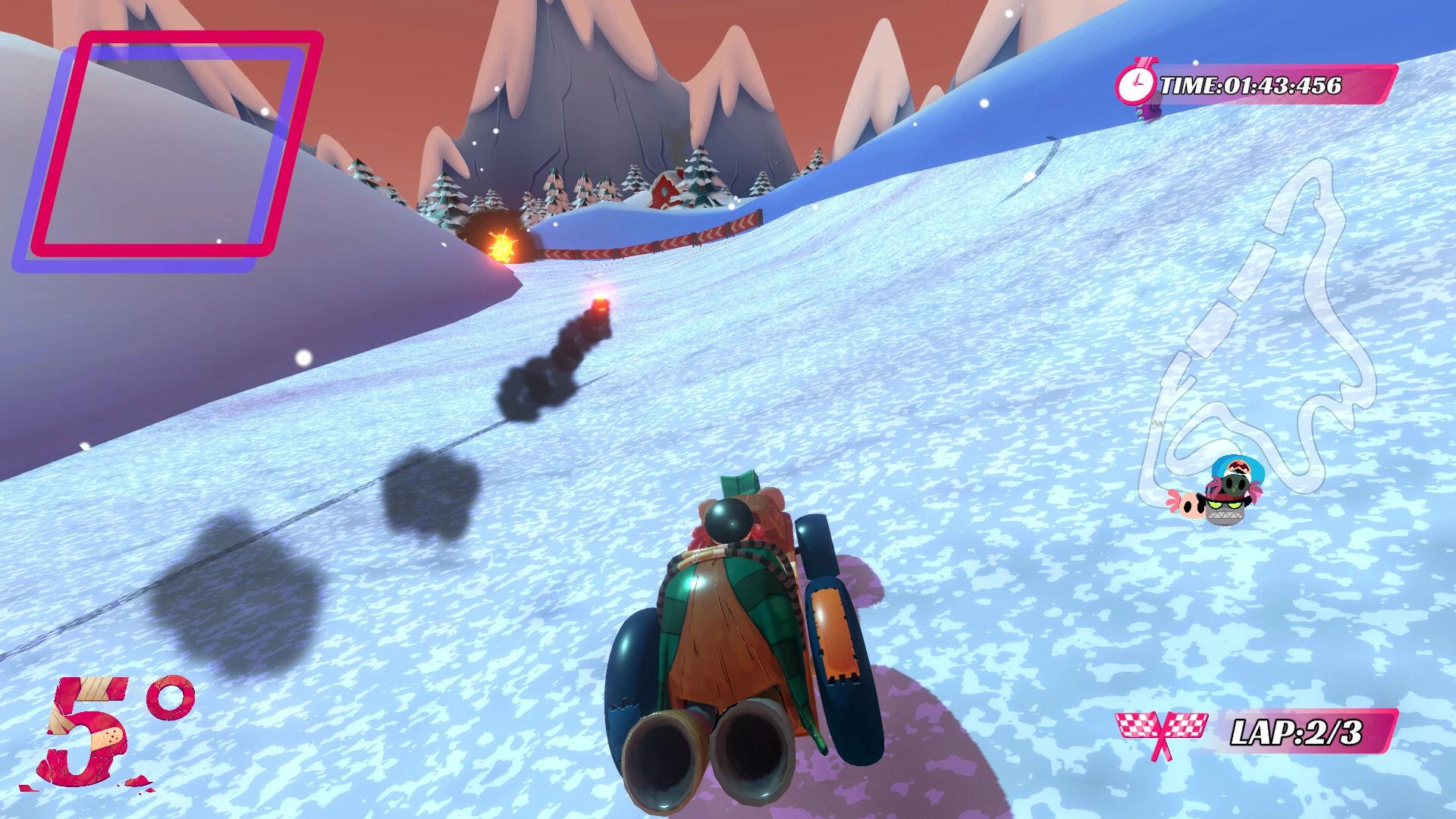
Task: Click the stopwatch icon beside the race timer
Action: [x=1137, y=83]
